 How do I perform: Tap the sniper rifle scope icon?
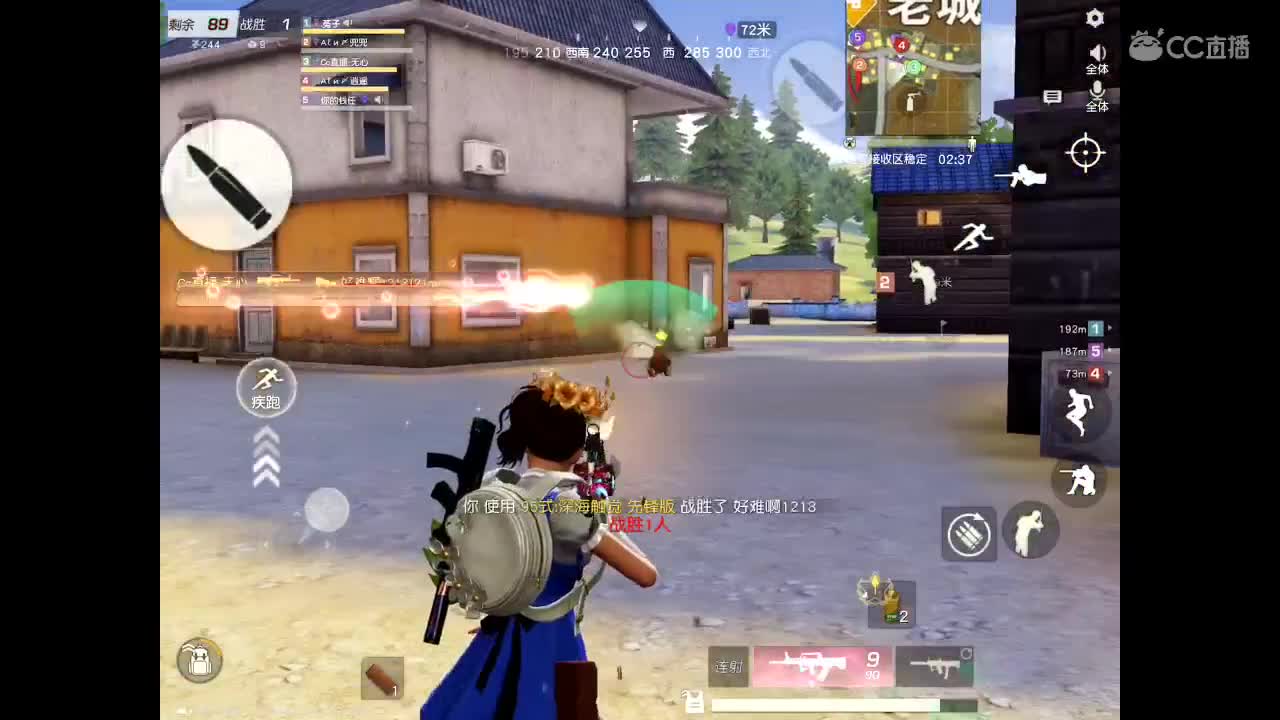(x=1084, y=153)
